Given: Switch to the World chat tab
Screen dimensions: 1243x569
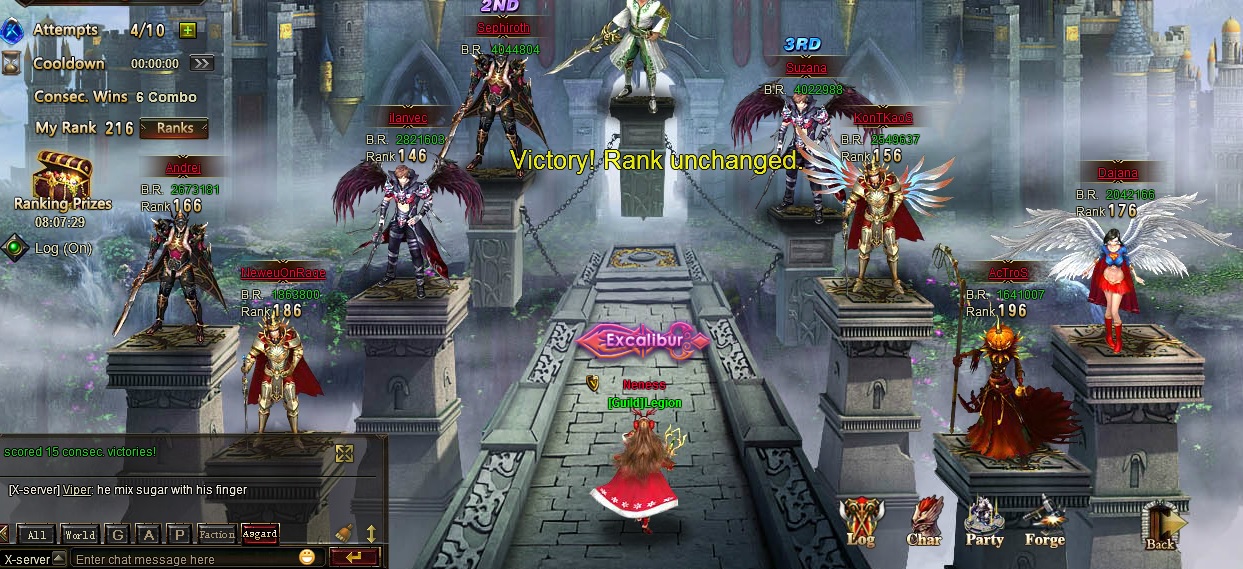Looking at the screenshot, I should (79, 535).
